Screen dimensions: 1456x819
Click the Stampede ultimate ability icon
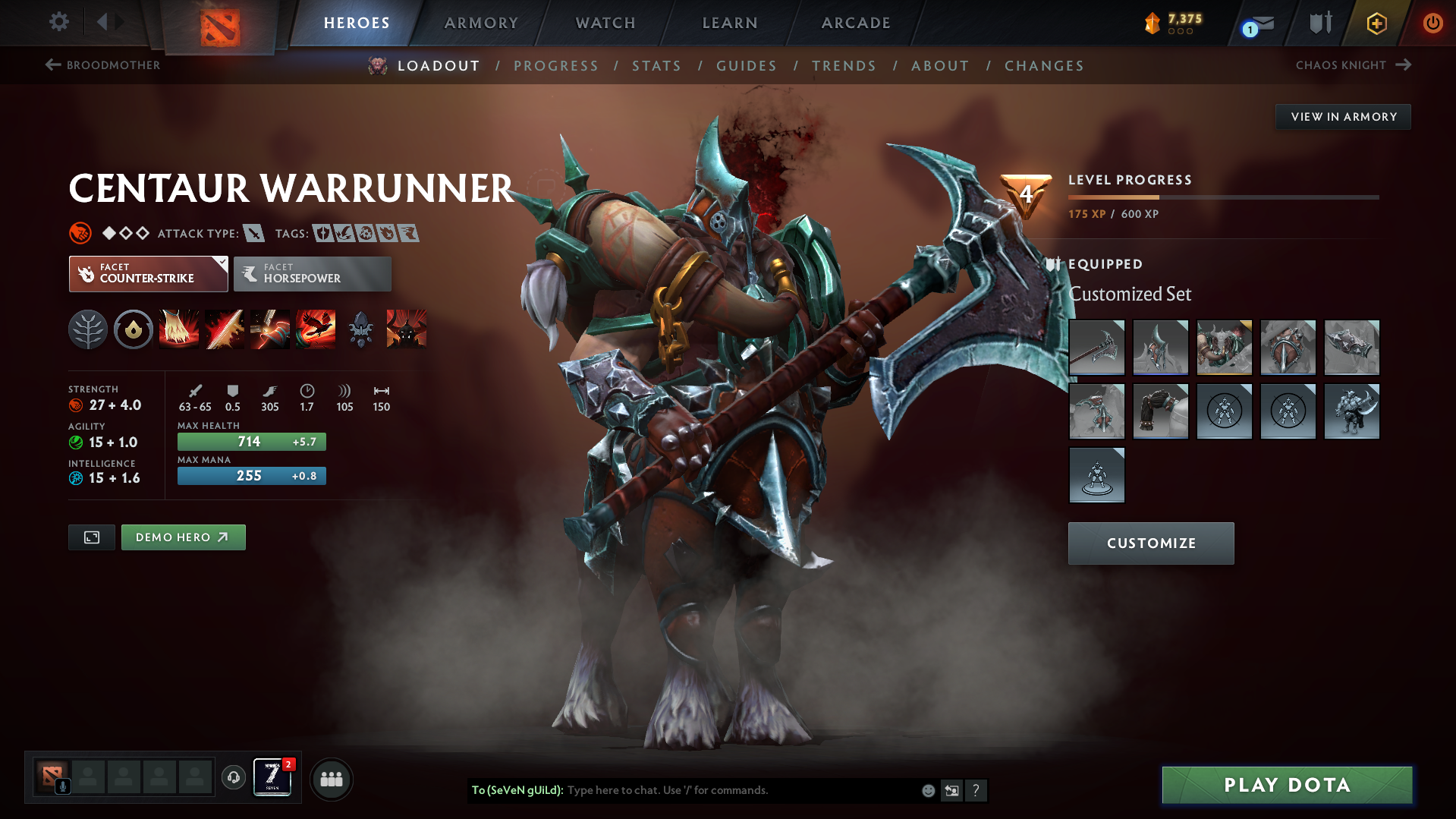pos(316,329)
